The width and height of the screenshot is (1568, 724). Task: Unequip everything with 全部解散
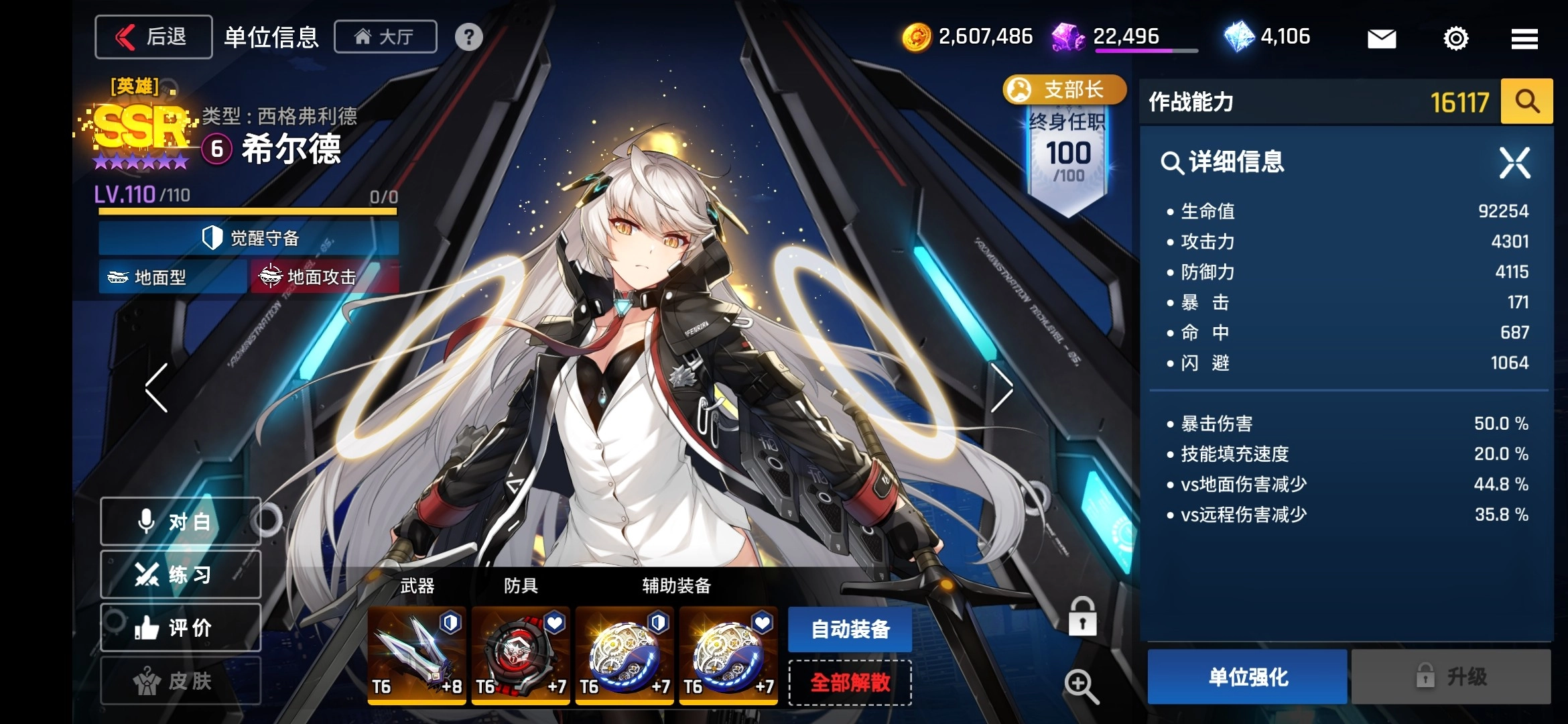(850, 683)
